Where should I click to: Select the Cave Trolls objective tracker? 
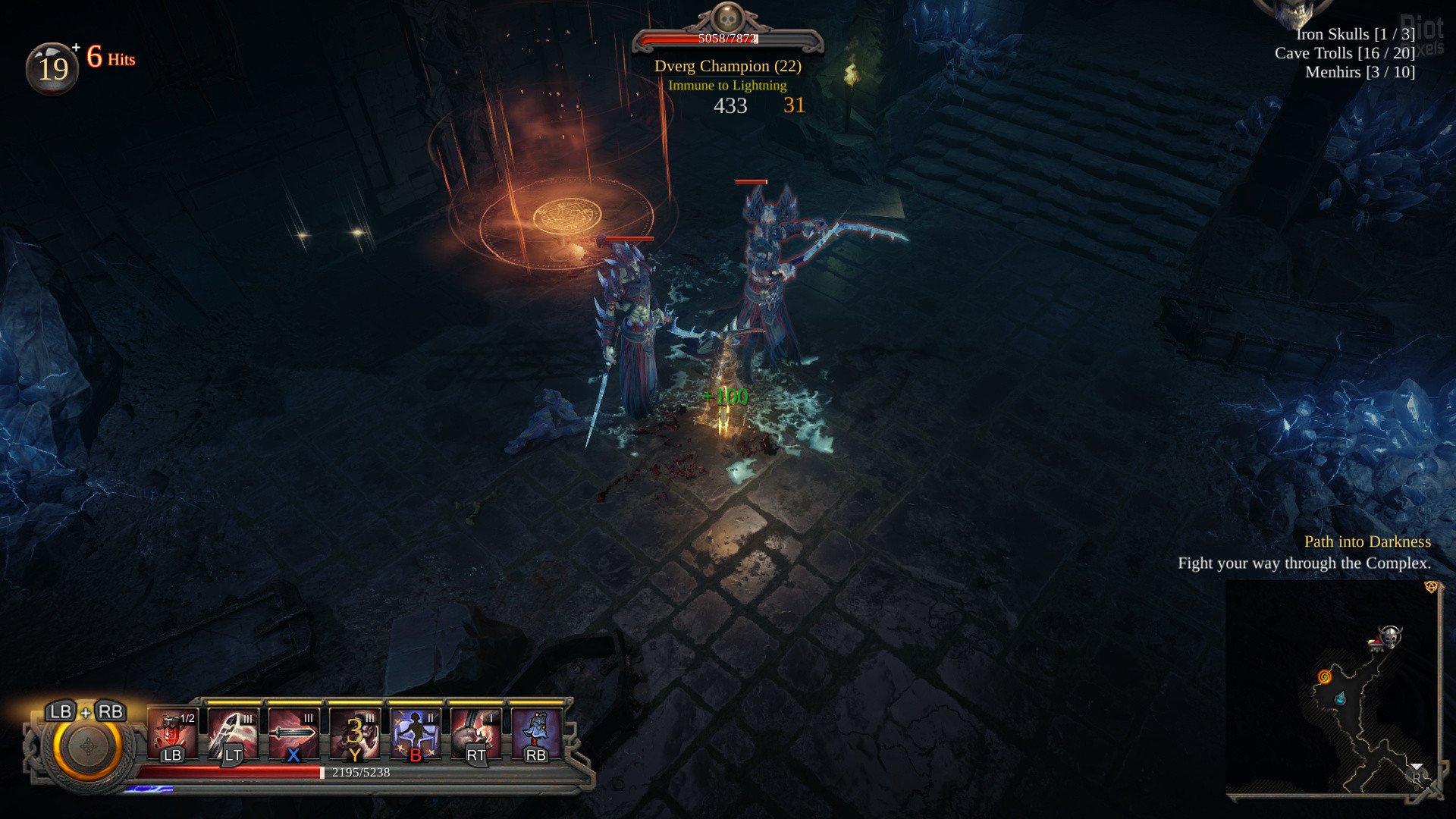coord(1345,53)
